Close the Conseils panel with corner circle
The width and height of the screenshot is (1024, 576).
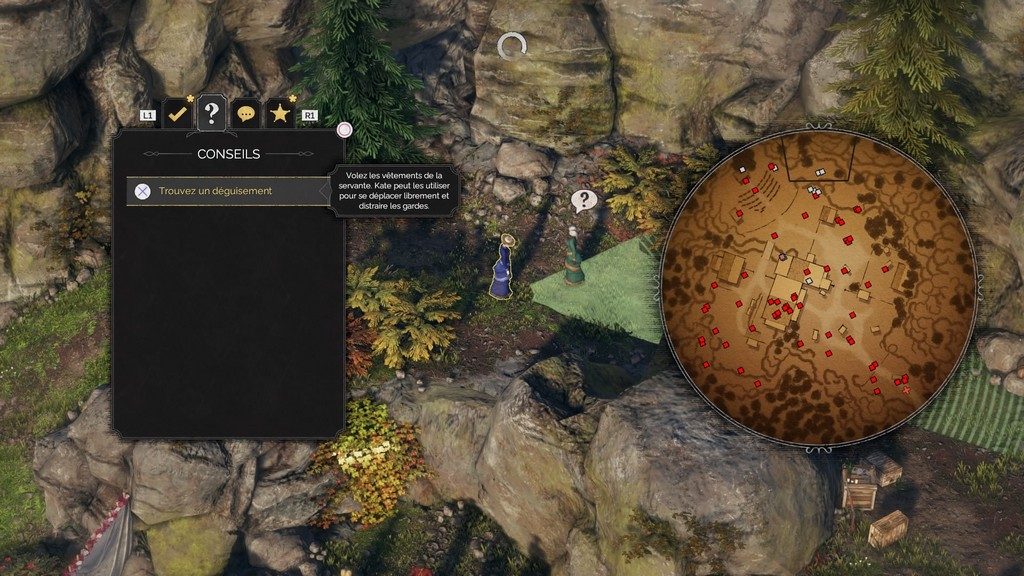pos(344,129)
